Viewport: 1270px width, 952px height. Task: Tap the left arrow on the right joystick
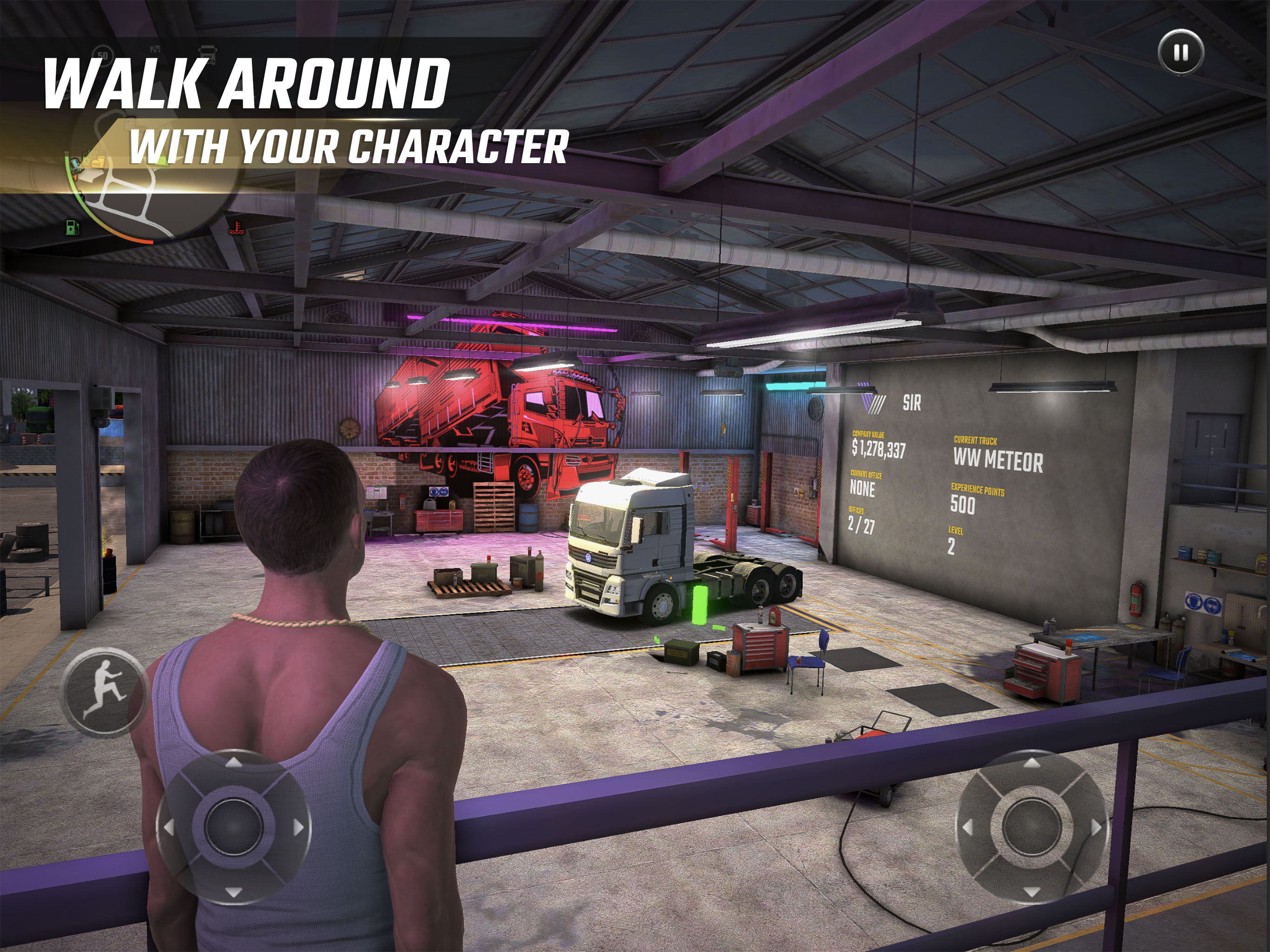pyautogui.click(x=968, y=827)
